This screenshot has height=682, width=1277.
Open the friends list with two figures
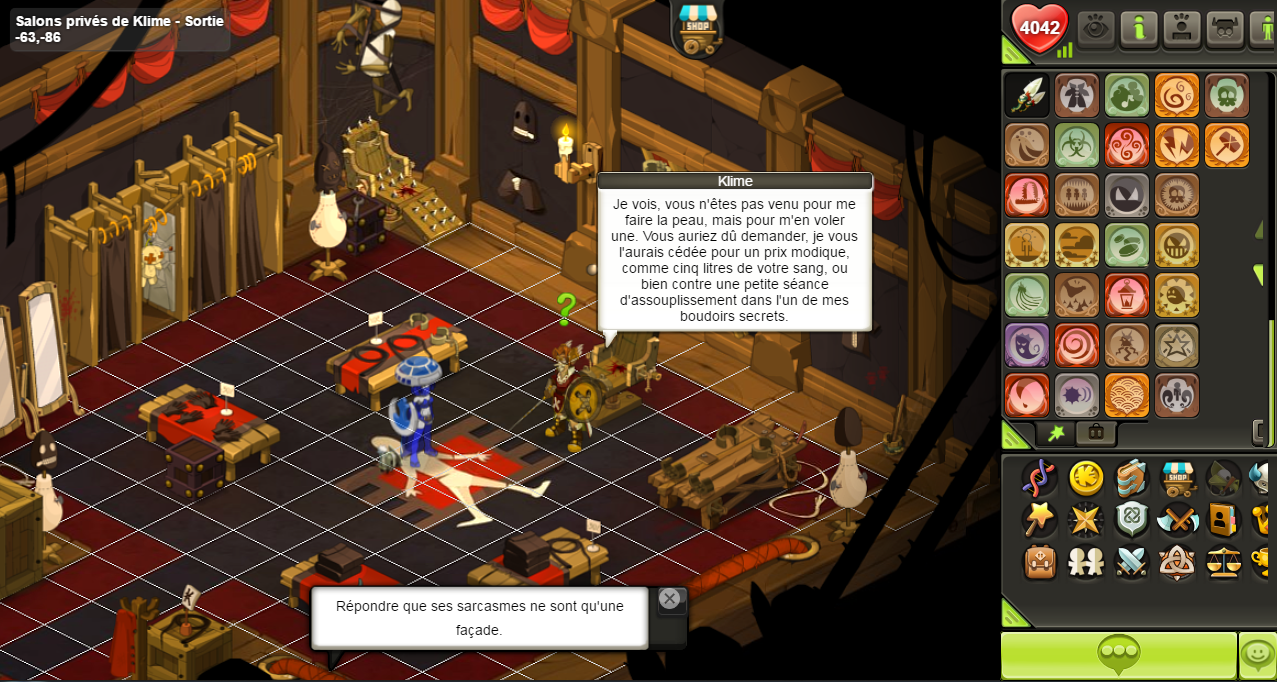pos(1086,562)
